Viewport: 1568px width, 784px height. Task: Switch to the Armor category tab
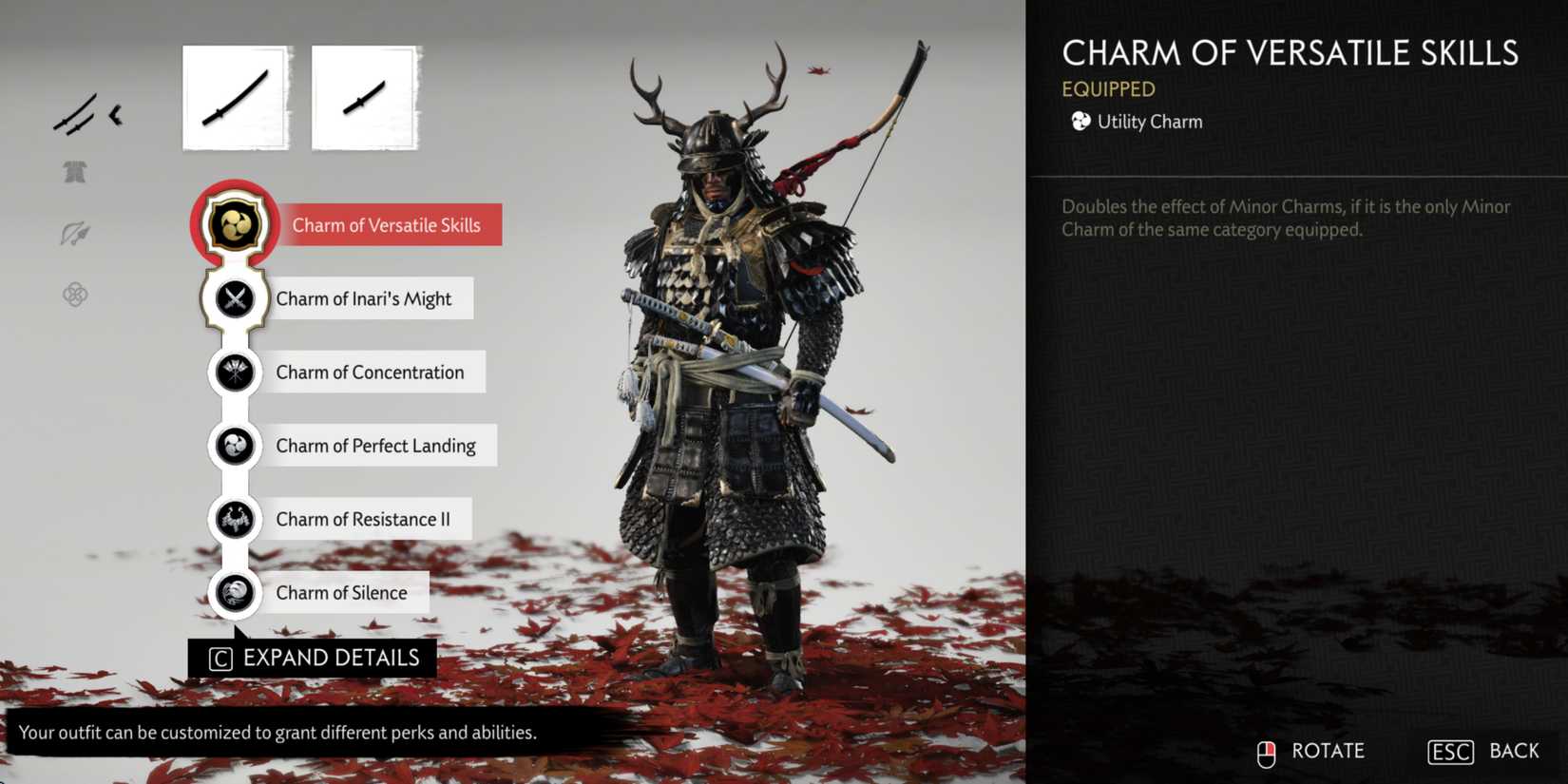[x=76, y=172]
